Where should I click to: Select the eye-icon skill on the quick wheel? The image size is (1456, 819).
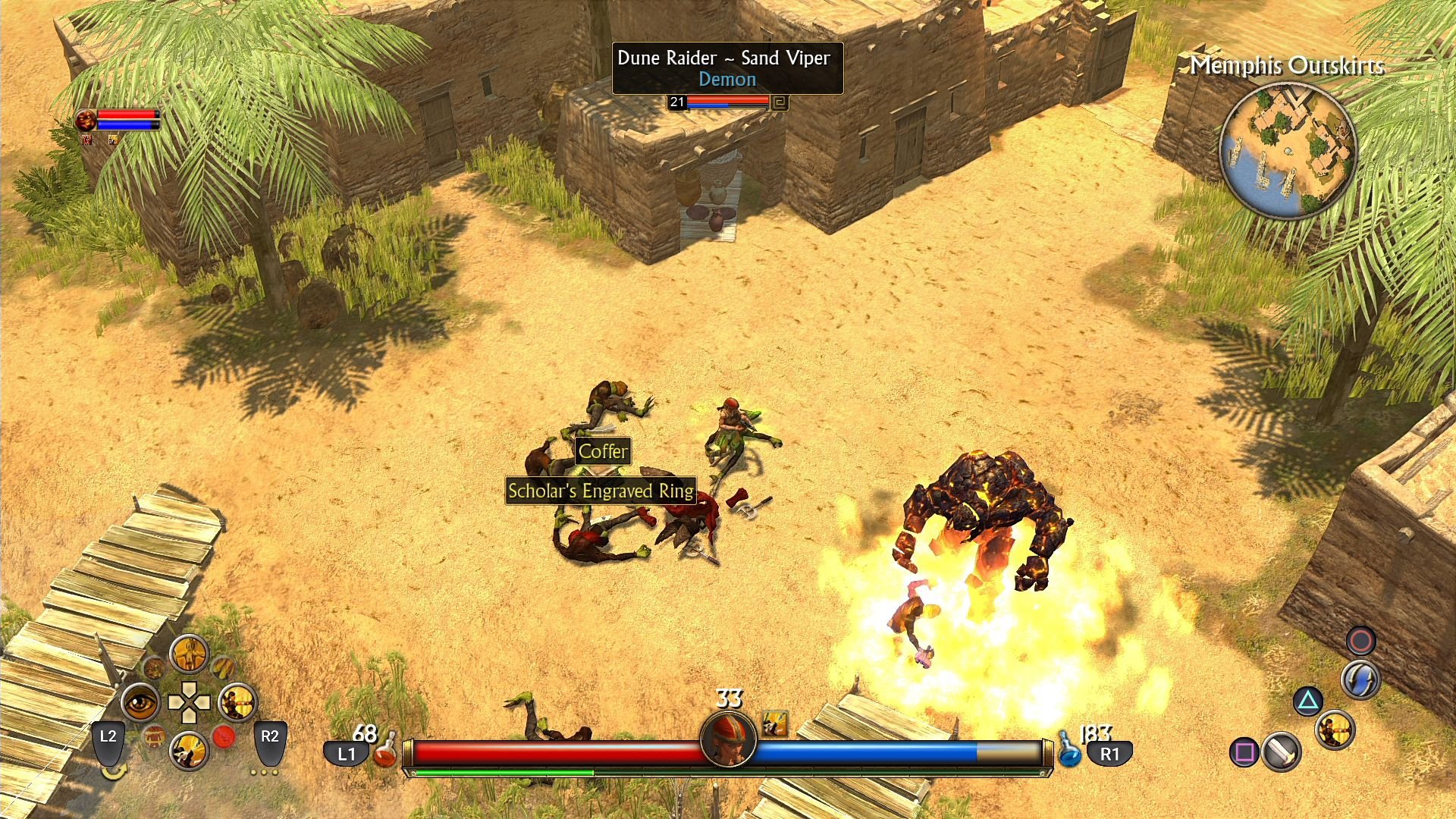141,701
